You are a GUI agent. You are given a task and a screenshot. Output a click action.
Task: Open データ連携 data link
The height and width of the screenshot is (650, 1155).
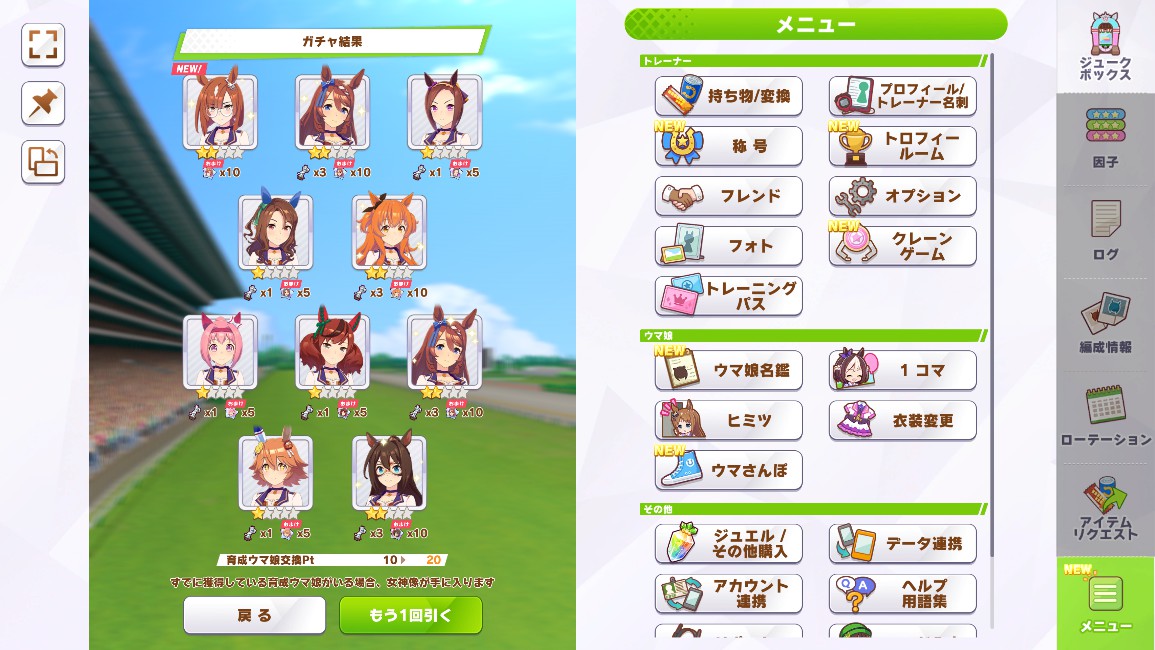click(903, 543)
